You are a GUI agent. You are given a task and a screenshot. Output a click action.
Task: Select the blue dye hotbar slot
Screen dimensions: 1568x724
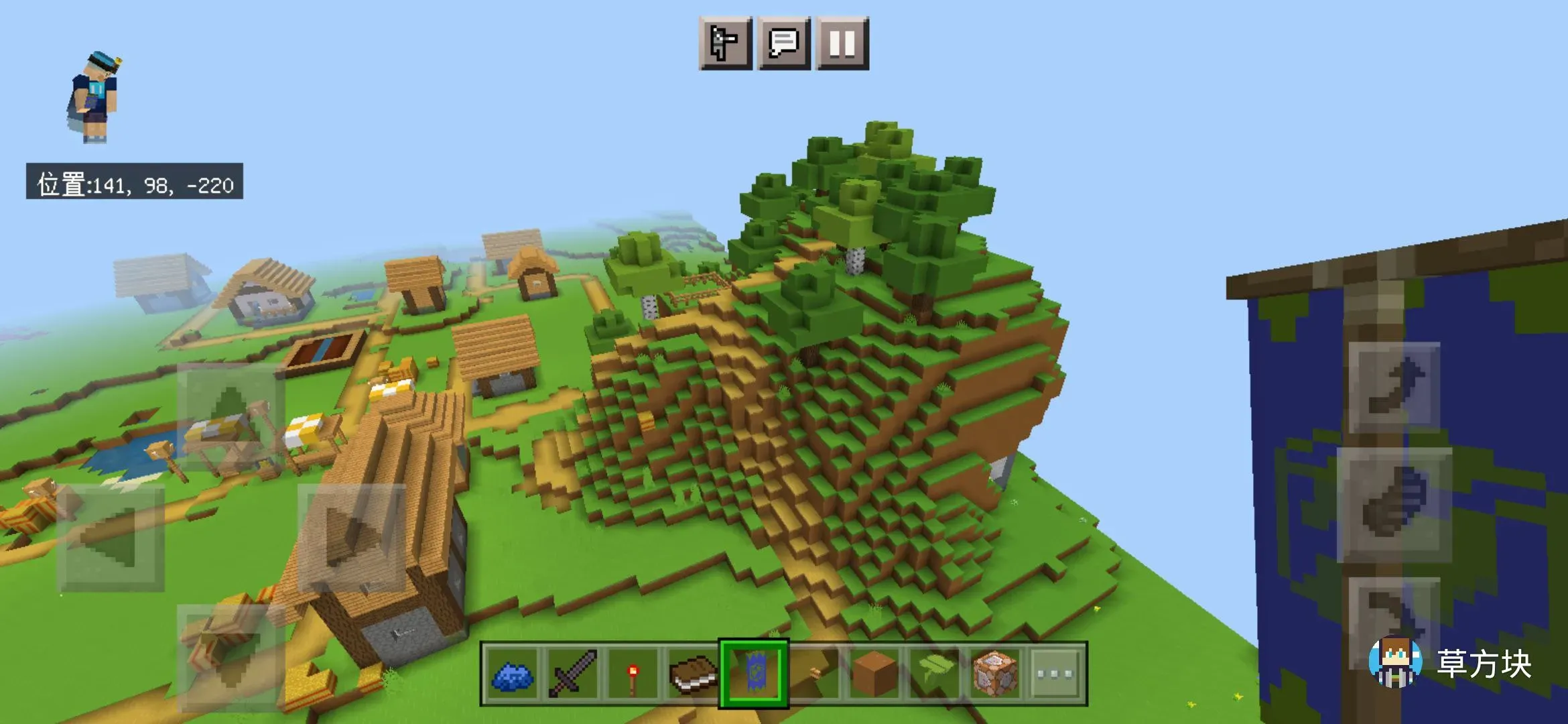pyautogui.click(x=513, y=674)
